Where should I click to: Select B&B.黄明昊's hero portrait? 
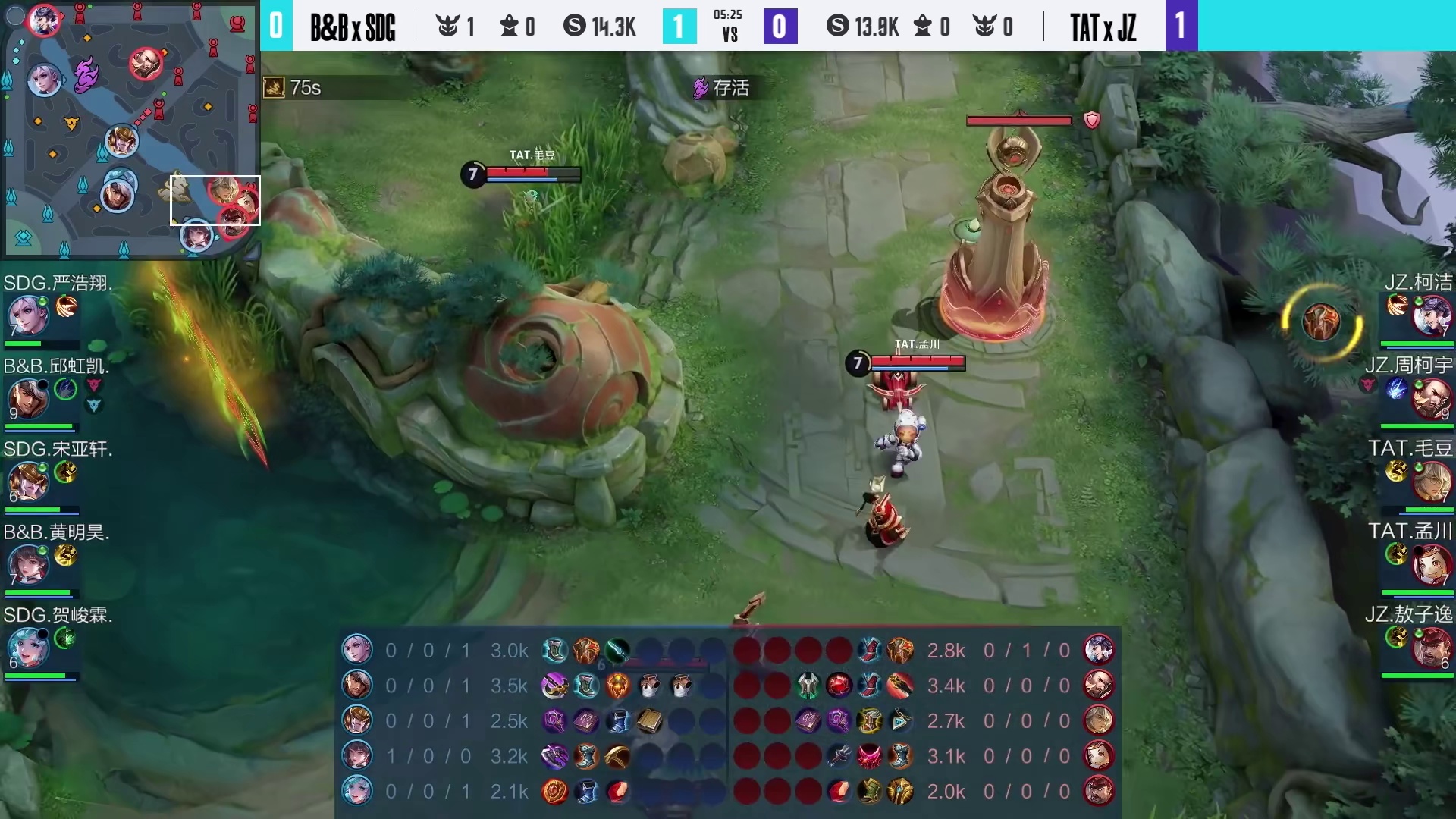(28, 565)
